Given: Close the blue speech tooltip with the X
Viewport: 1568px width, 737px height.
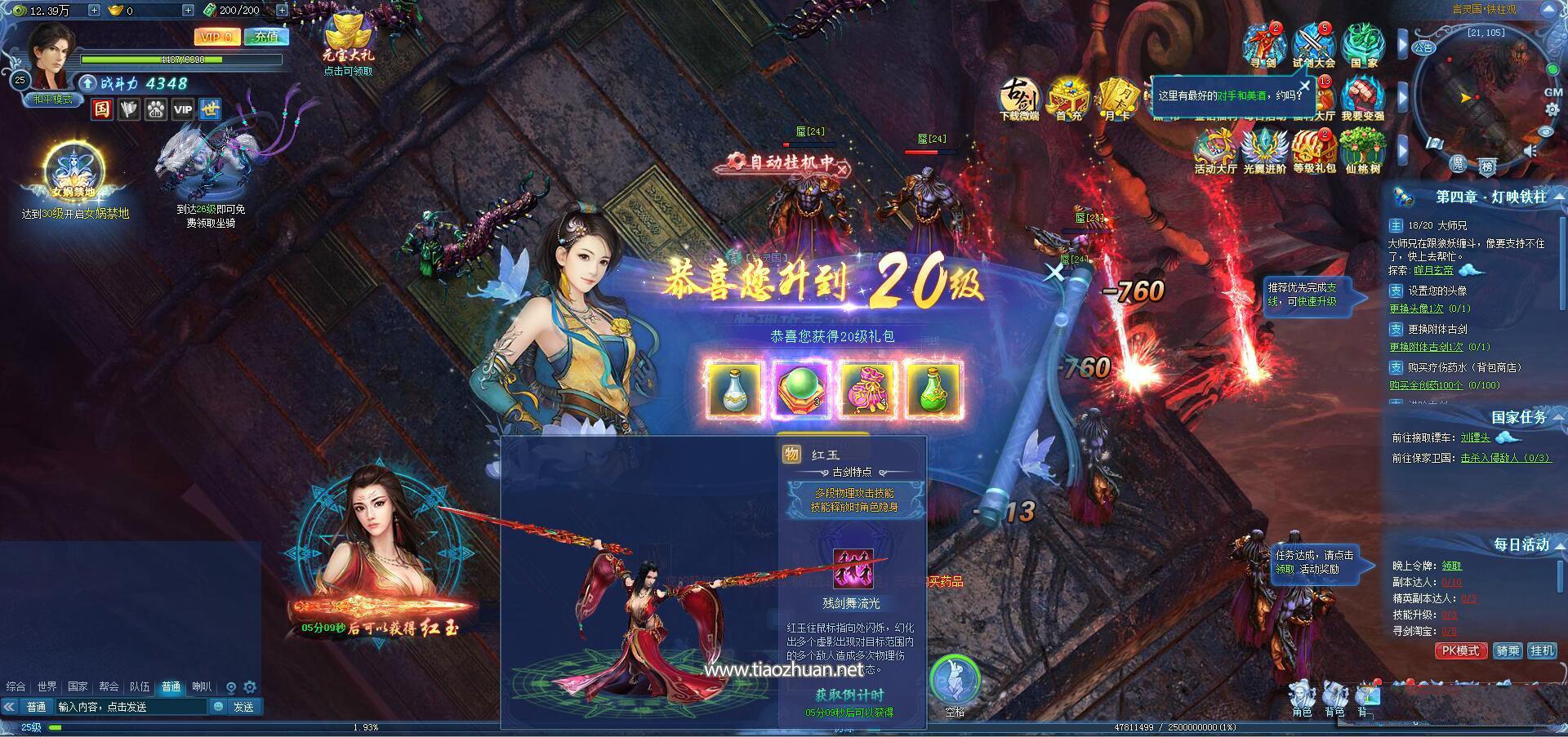Looking at the screenshot, I should click(x=1304, y=85).
